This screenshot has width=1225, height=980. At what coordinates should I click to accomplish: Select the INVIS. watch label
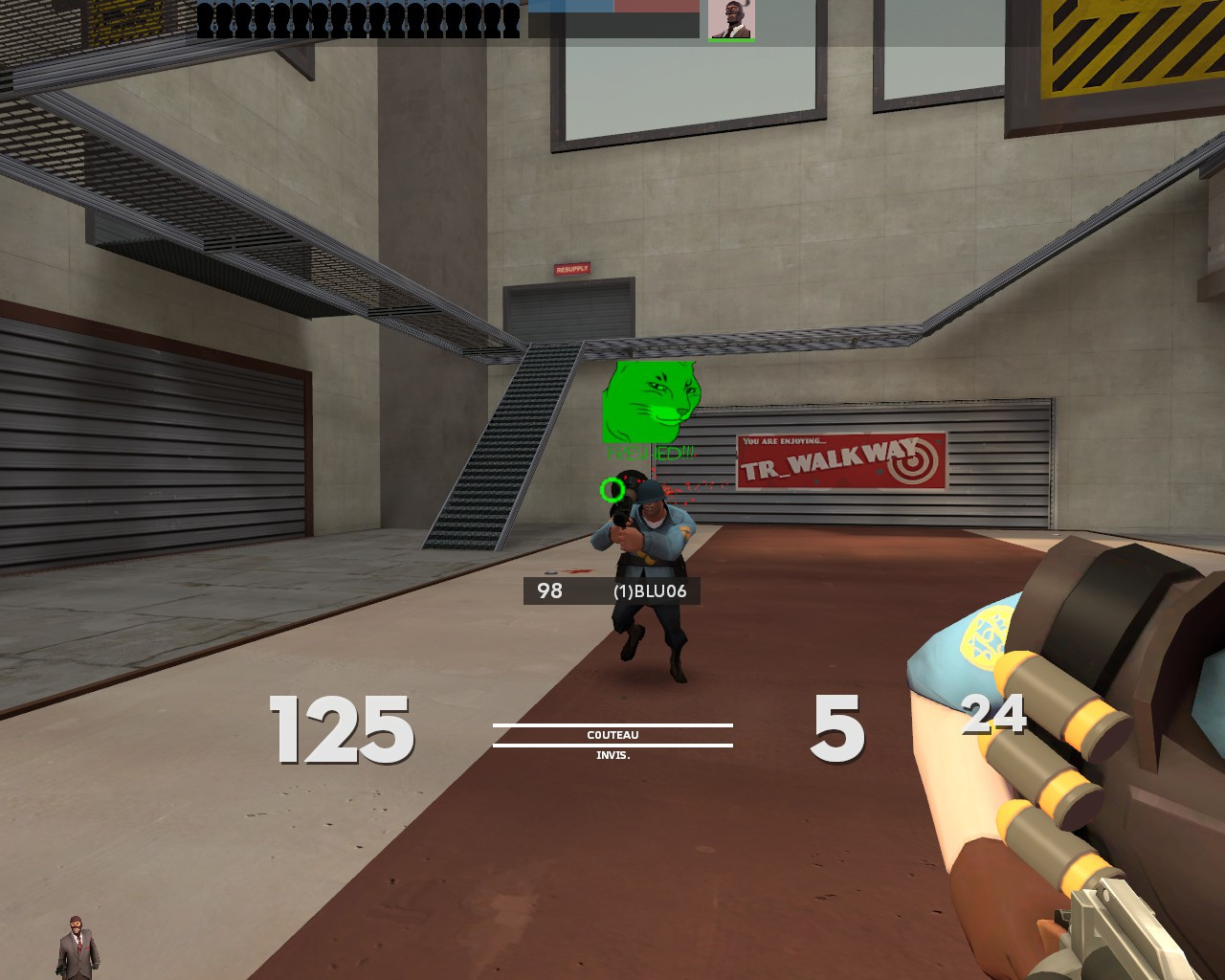(612, 755)
